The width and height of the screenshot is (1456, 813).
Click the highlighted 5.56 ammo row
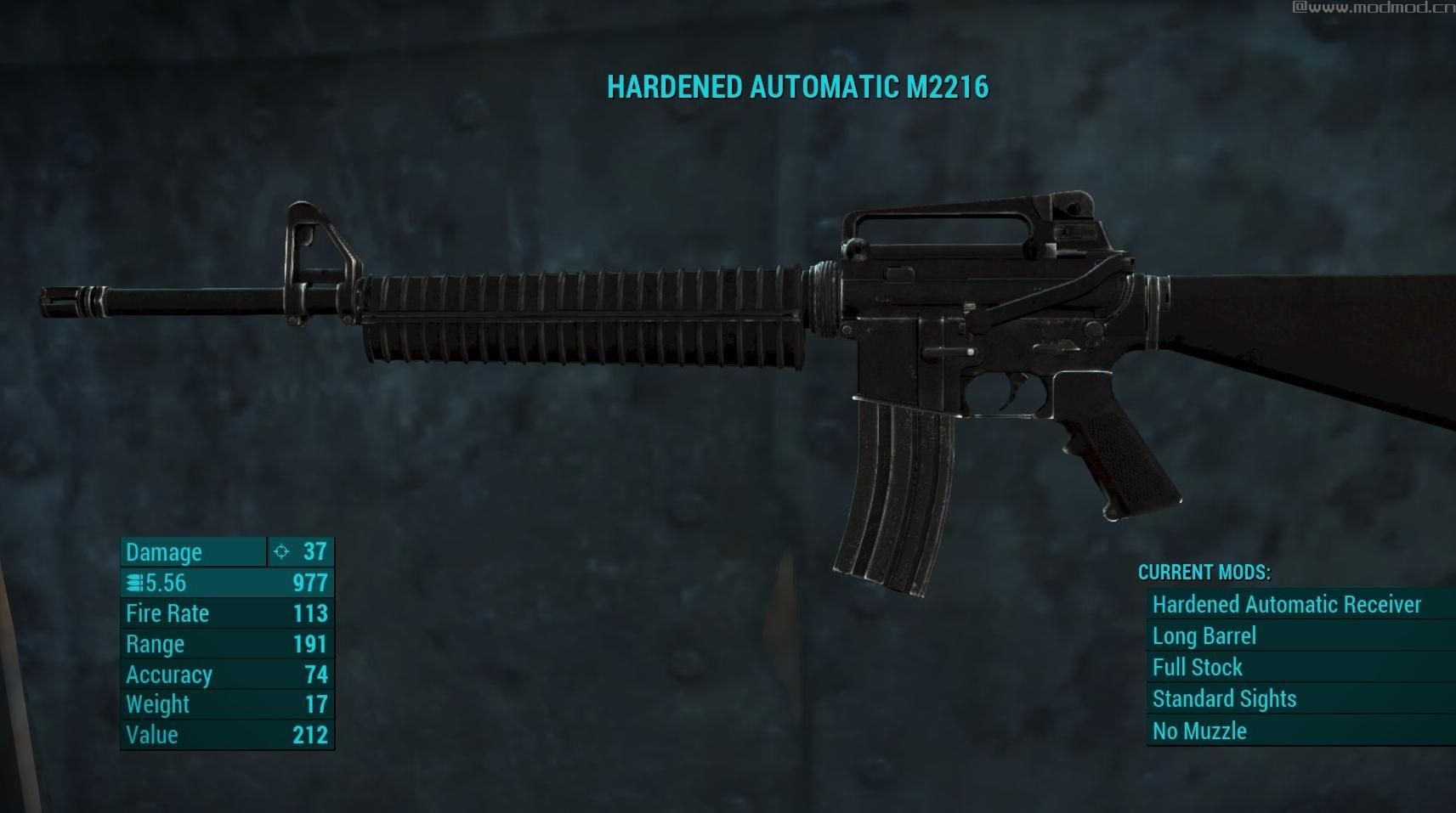tap(227, 583)
